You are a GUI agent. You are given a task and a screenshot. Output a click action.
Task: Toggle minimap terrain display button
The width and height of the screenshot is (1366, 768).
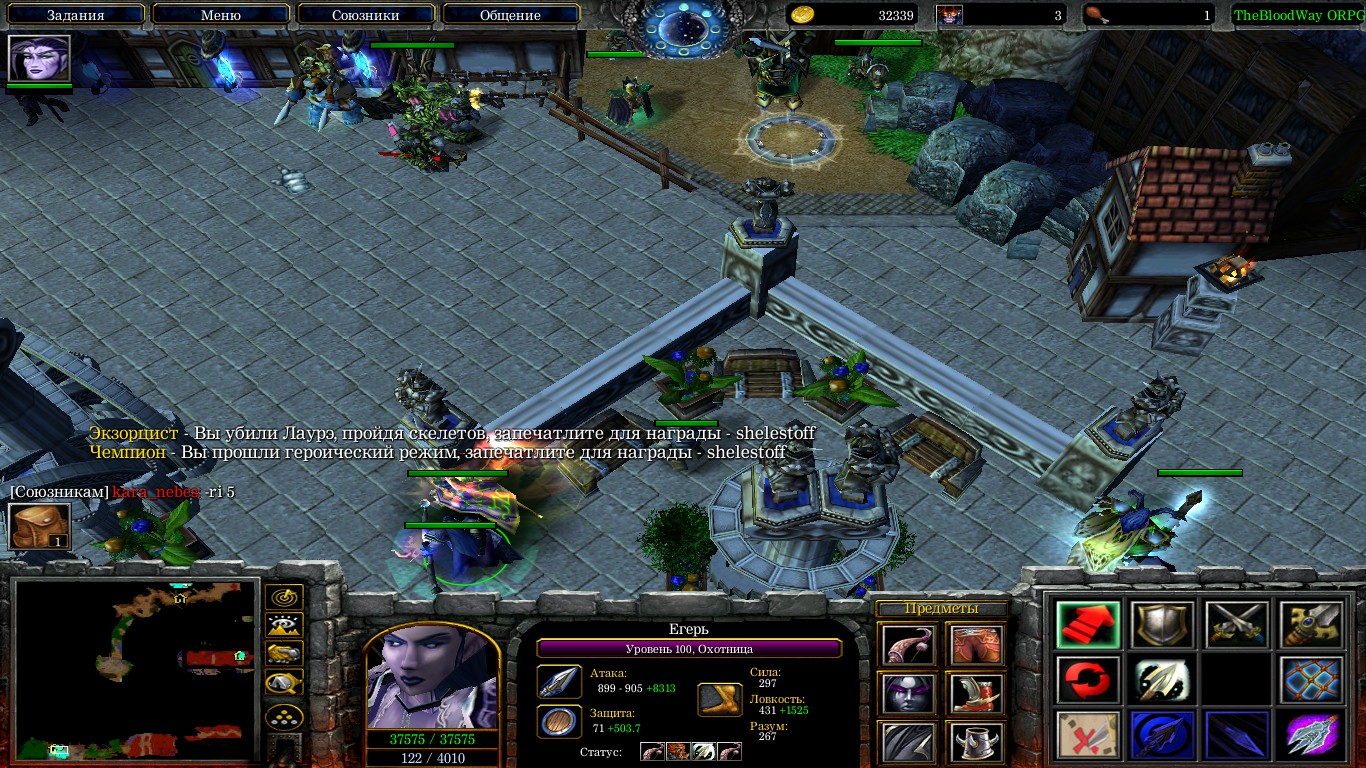284,626
